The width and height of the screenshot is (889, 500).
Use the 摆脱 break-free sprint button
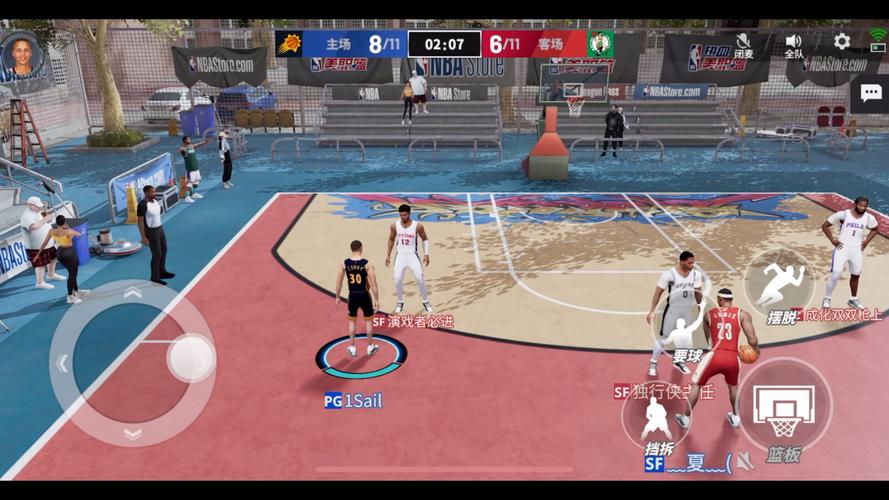point(779,285)
